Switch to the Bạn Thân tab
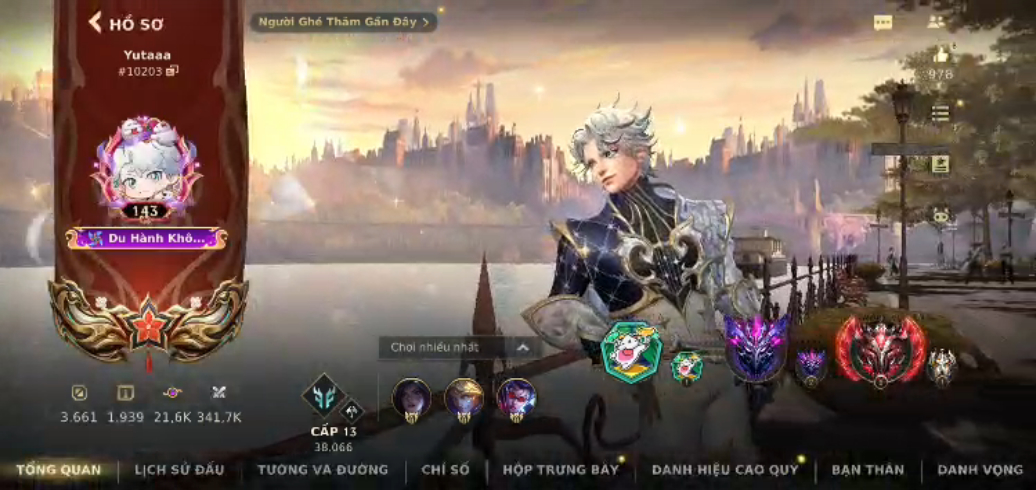The height and width of the screenshot is (490, 1036). [x=867, y=470]
